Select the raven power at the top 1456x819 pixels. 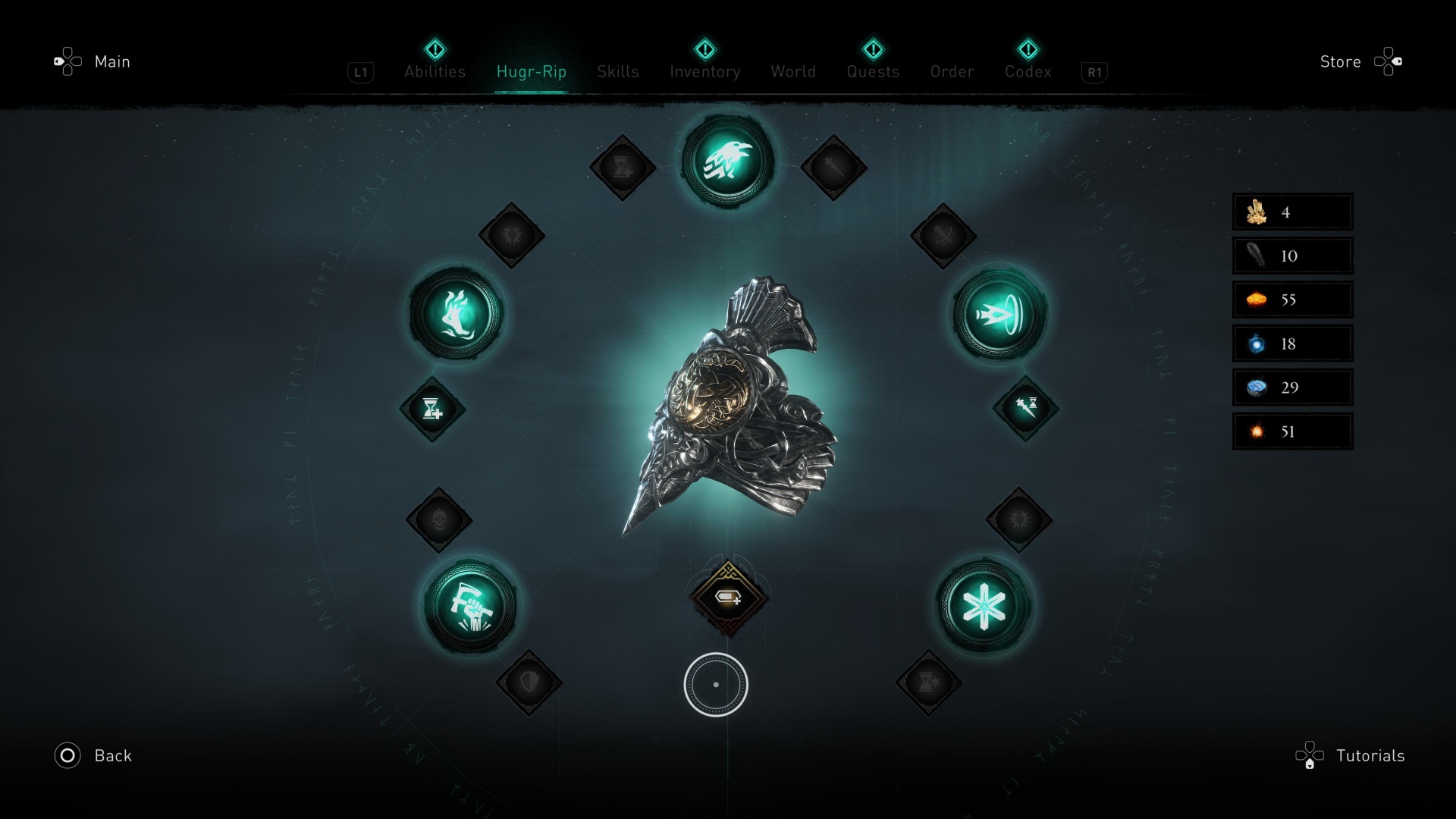[727, 162]
